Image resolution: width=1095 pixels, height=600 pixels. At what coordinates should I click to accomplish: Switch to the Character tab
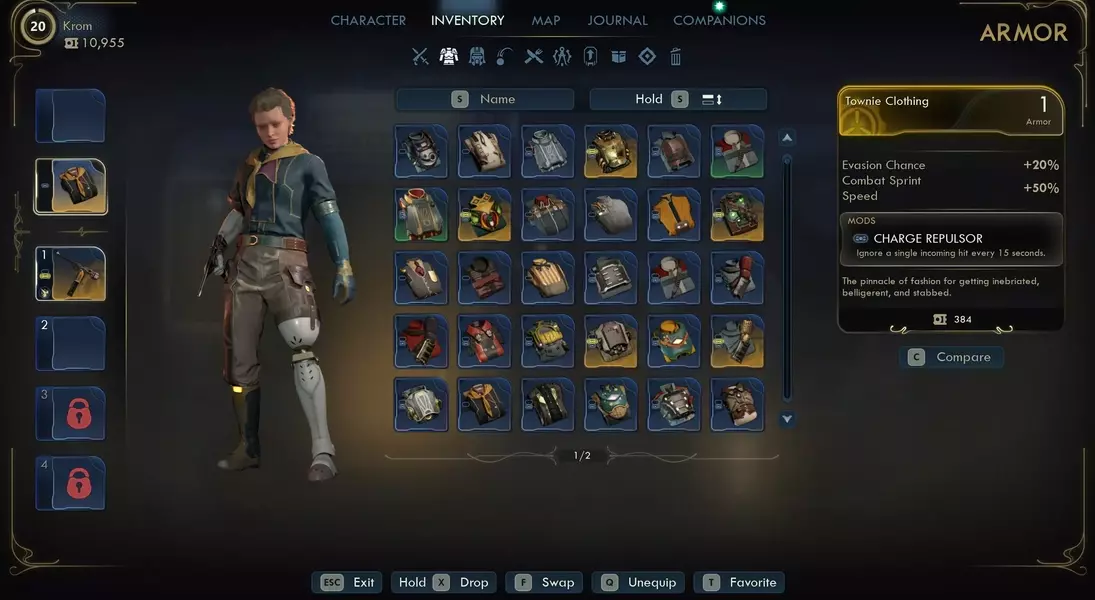(x=368, y=20)
